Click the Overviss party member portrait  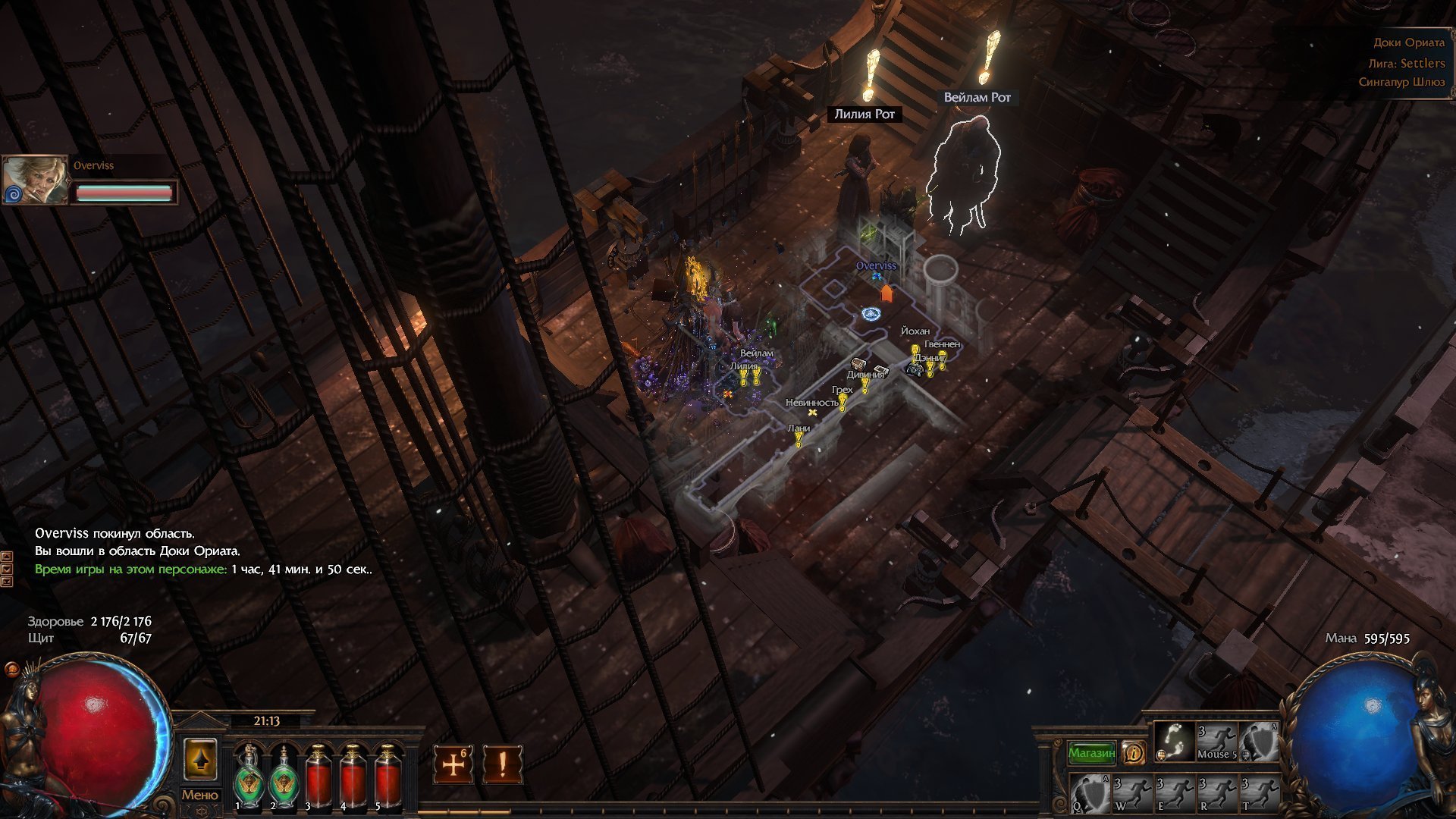34,180
